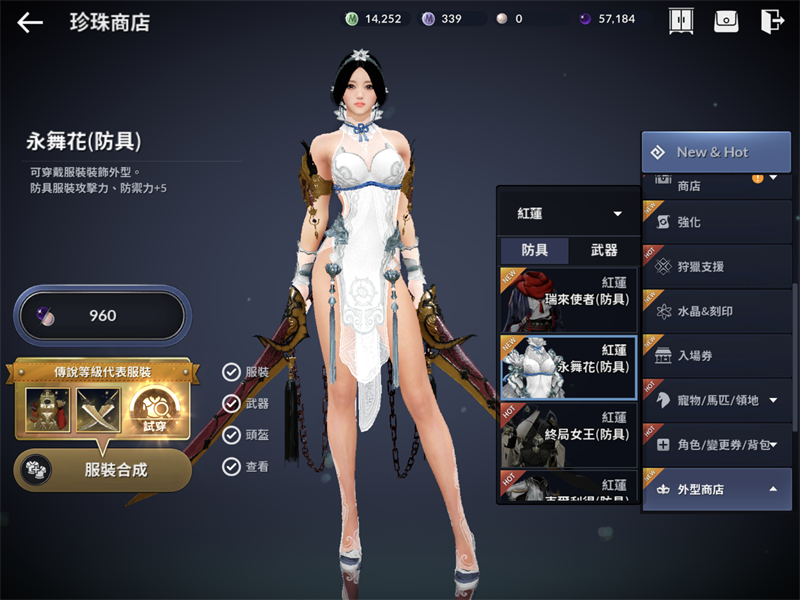Go back using the arrow button
The height and width of the screenshot is (600, 800).
30,22
